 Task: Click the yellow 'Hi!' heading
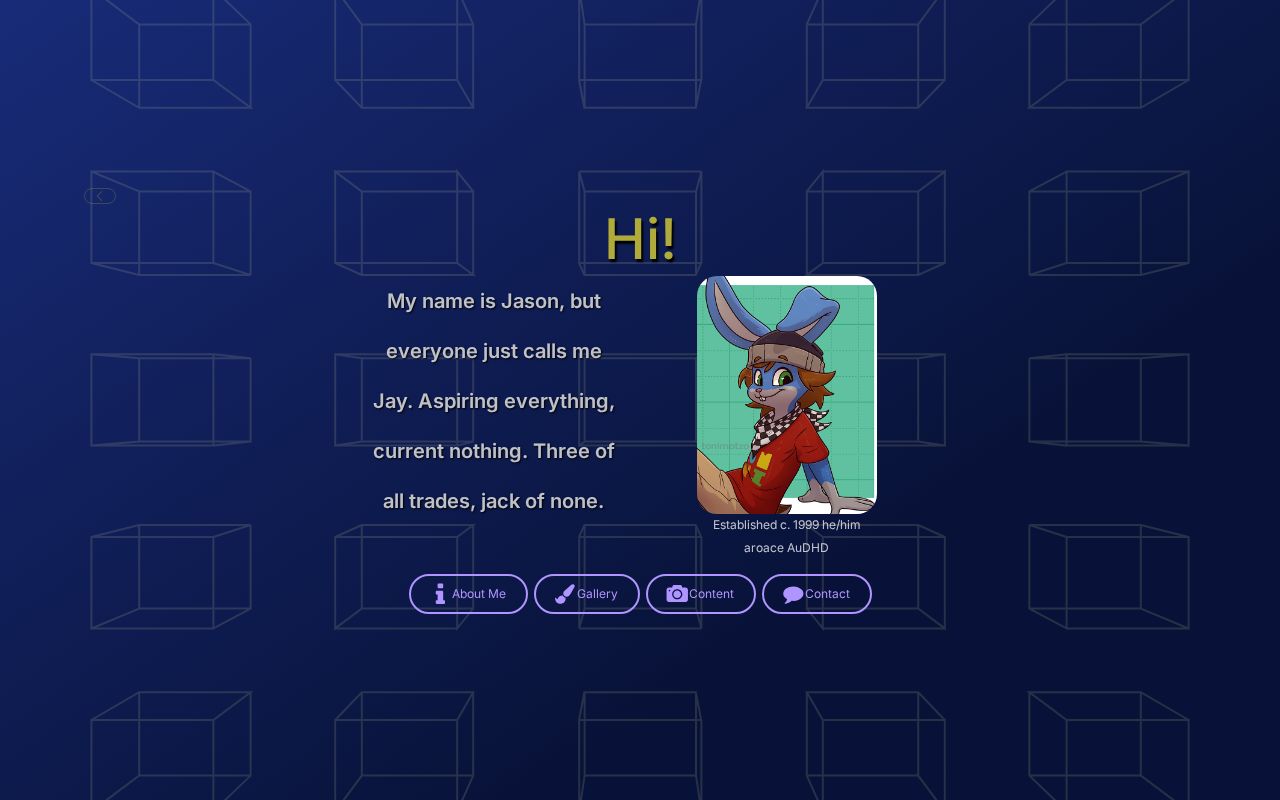(x=640, y=238)
